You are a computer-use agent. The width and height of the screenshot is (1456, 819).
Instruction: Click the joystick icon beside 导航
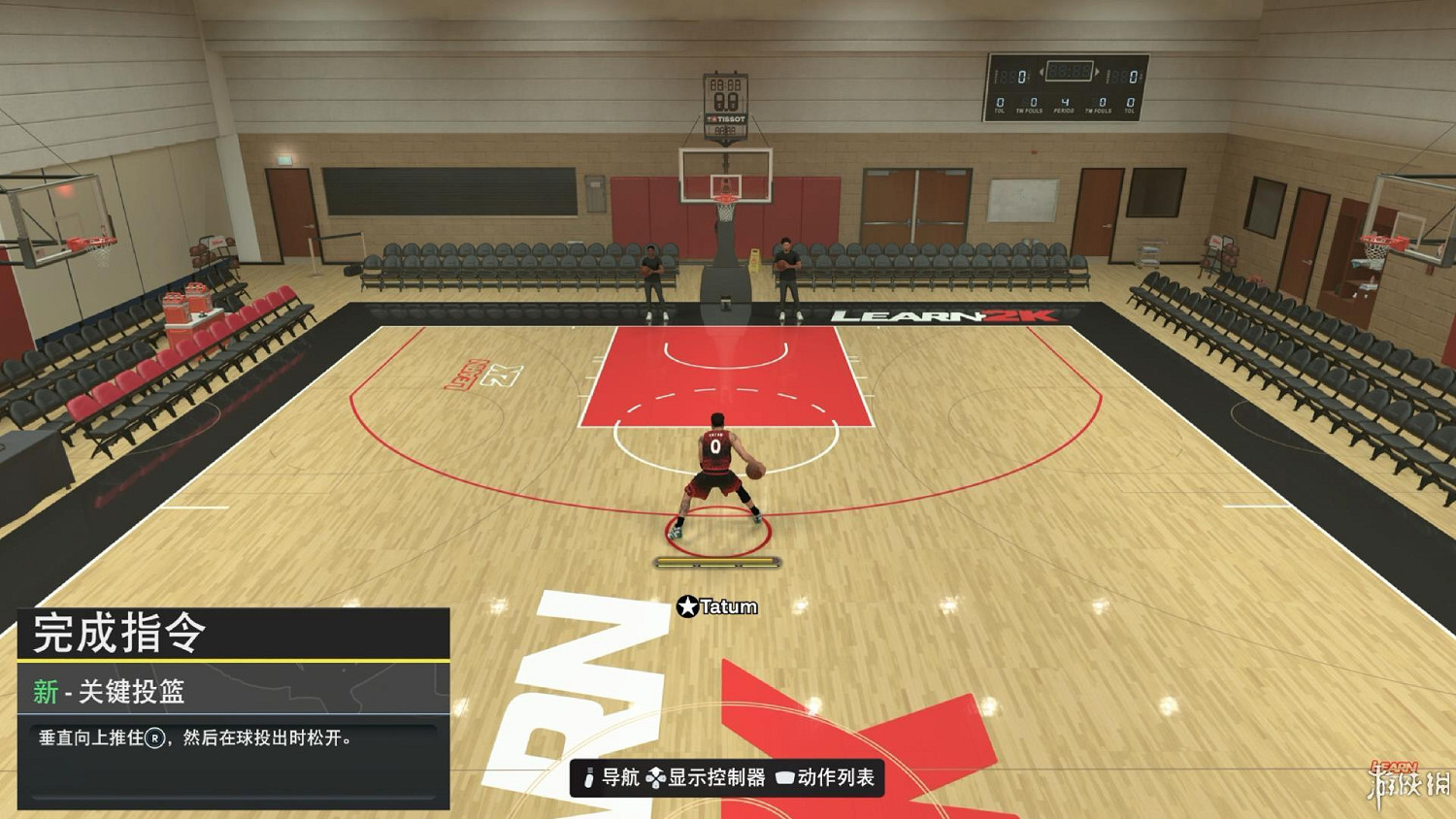[x=588, y=776]
